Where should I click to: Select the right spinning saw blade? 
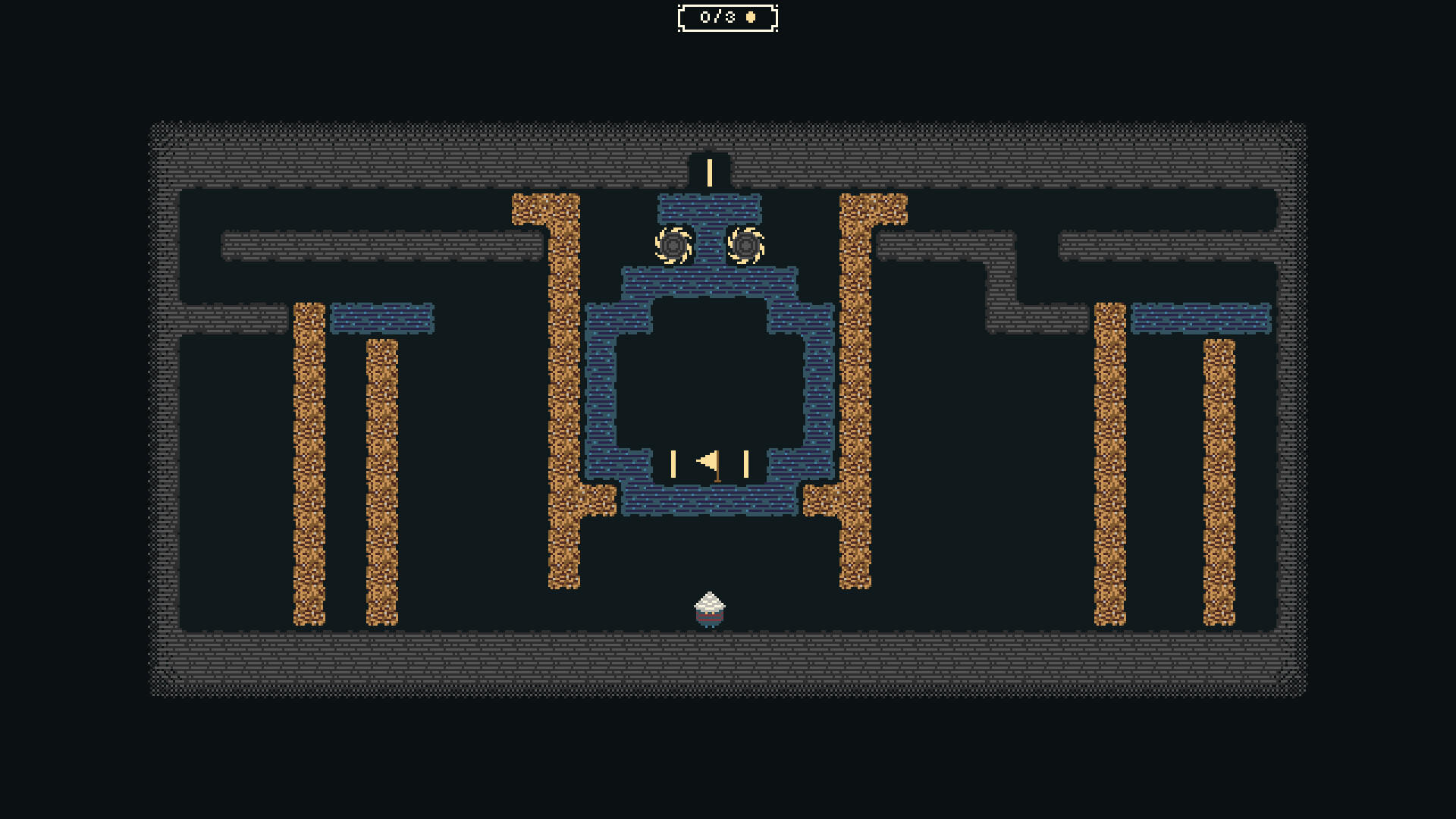click(x=746, y=245)
